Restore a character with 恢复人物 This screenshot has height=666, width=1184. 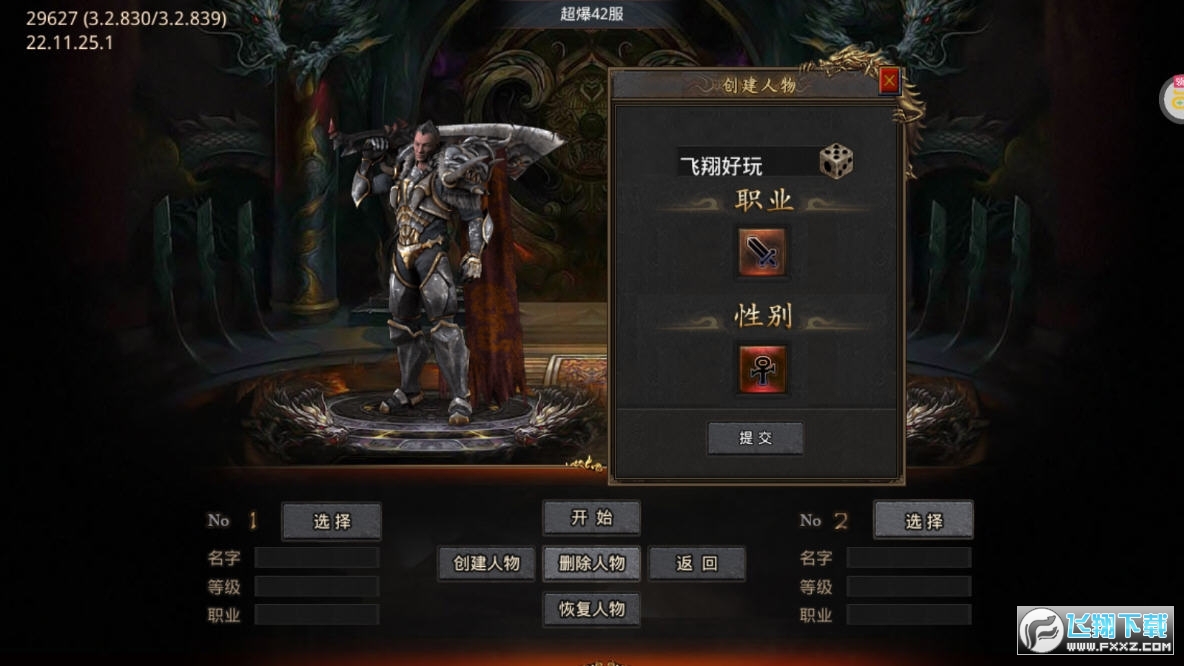(591, 609)
